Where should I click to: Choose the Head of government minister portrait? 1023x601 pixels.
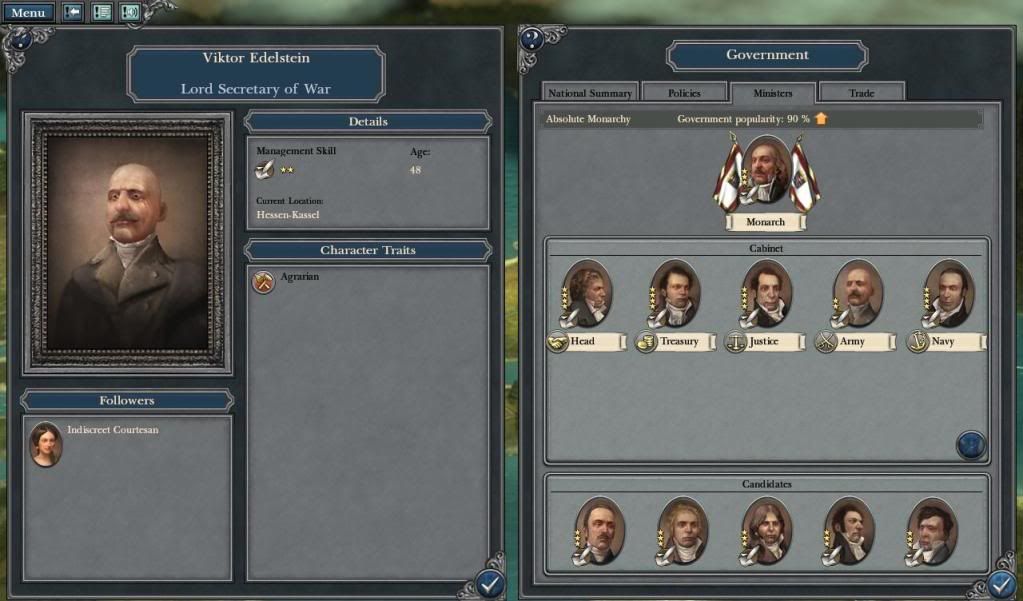587,294
